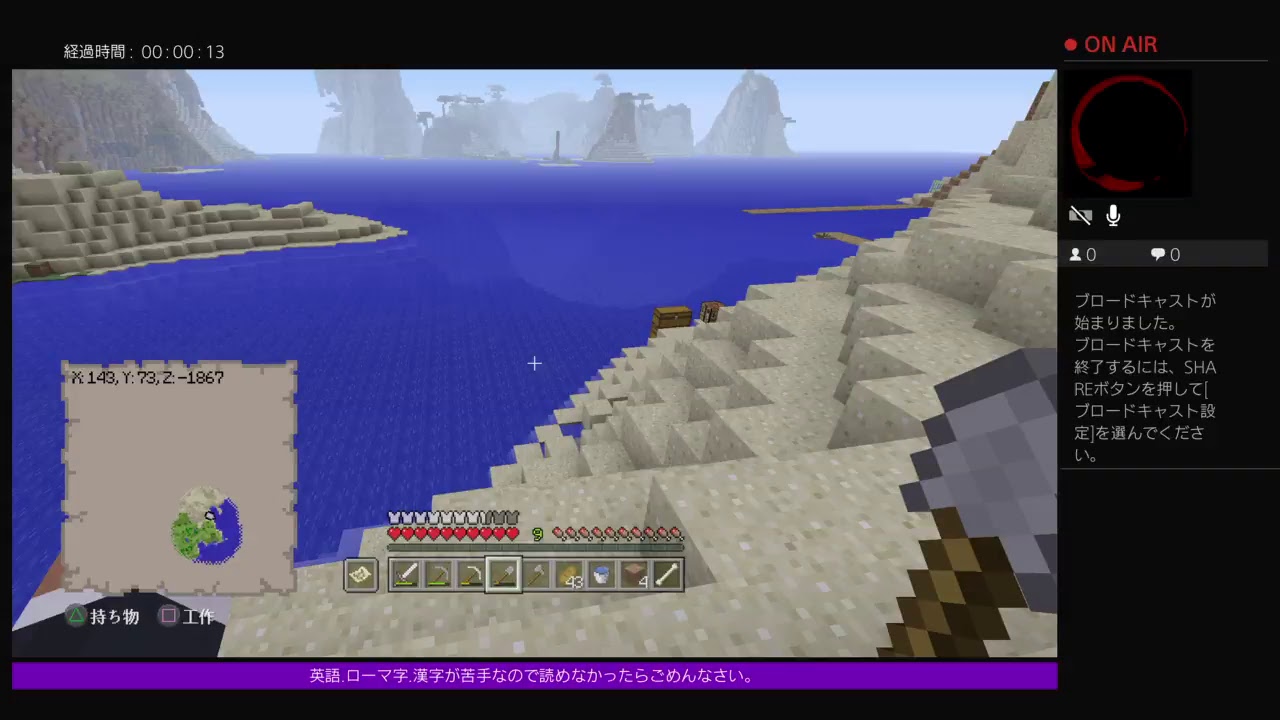Mute the microphone icon
Viewport: 1280px width, 720px height.
1113,215
